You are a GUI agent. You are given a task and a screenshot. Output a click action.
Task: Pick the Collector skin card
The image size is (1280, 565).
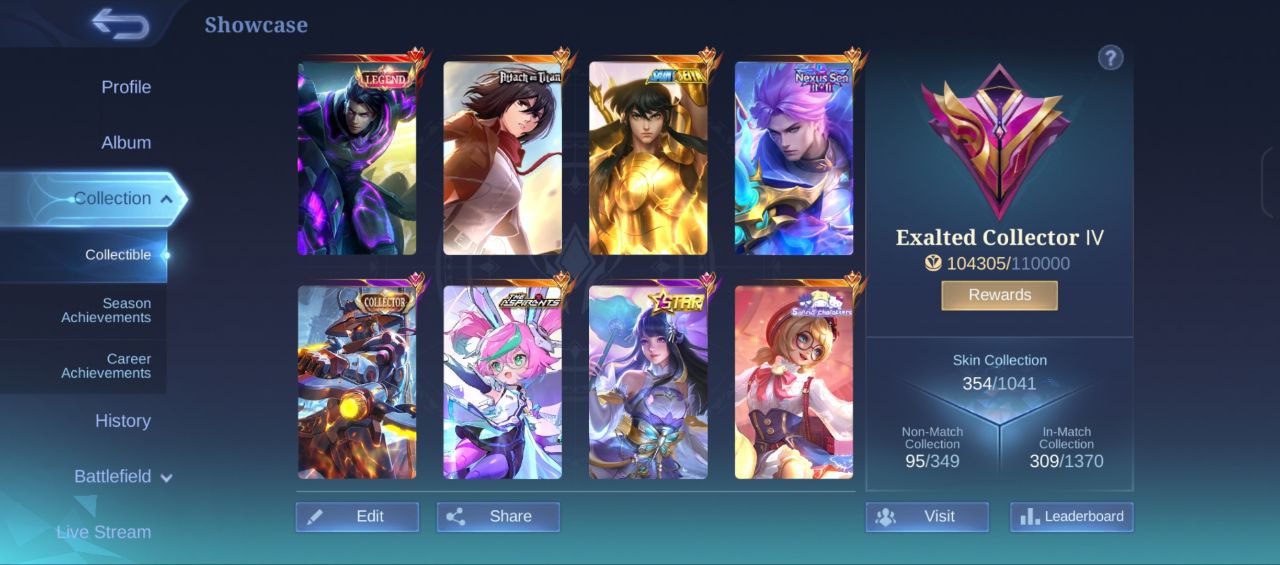tap(357, 383)
